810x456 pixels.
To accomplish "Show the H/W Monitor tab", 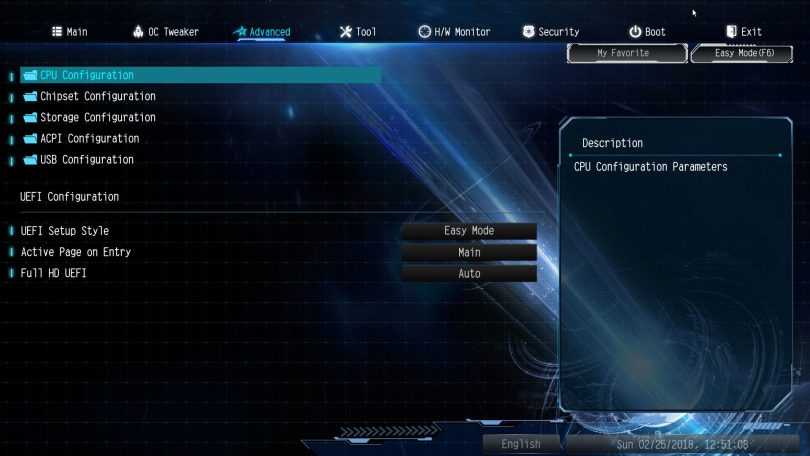I will [x=454, y=32].
